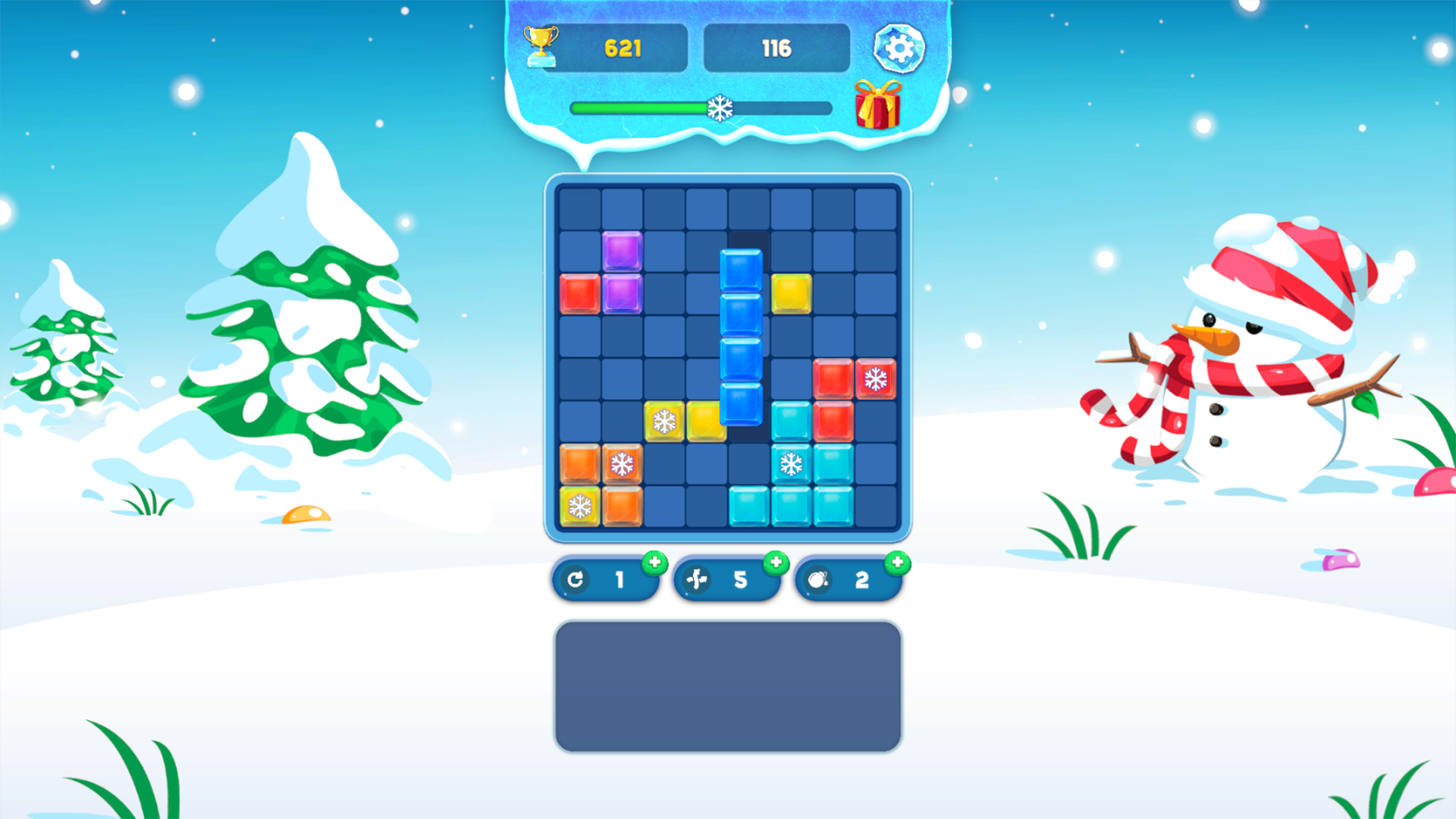Click the frozen orange snowflake block
The width and height of the screenshot is (1456, 819).
point(622,463)
